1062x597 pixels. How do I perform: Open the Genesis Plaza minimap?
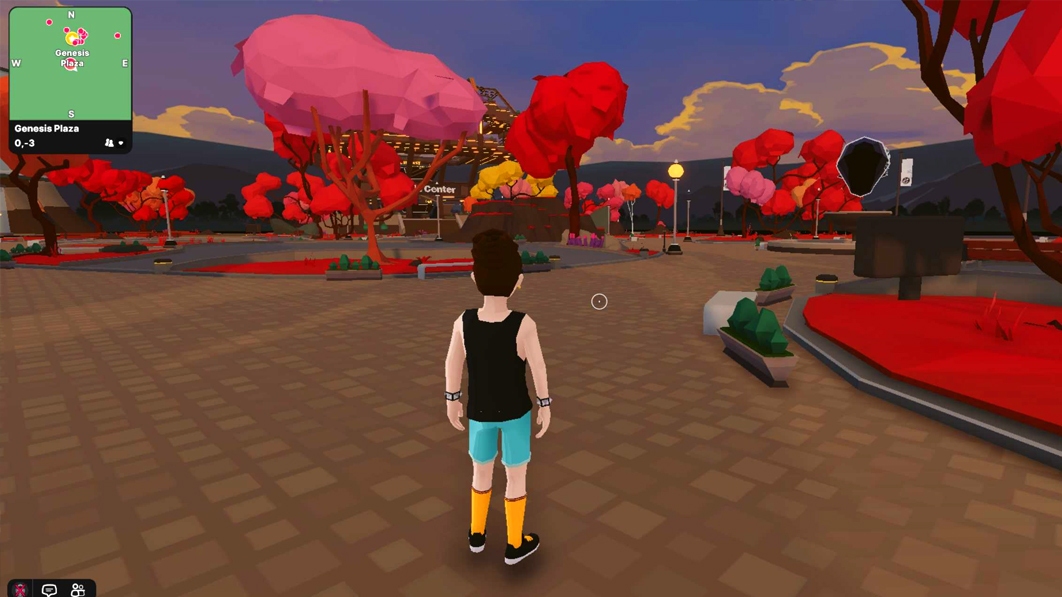coord(70,64)
